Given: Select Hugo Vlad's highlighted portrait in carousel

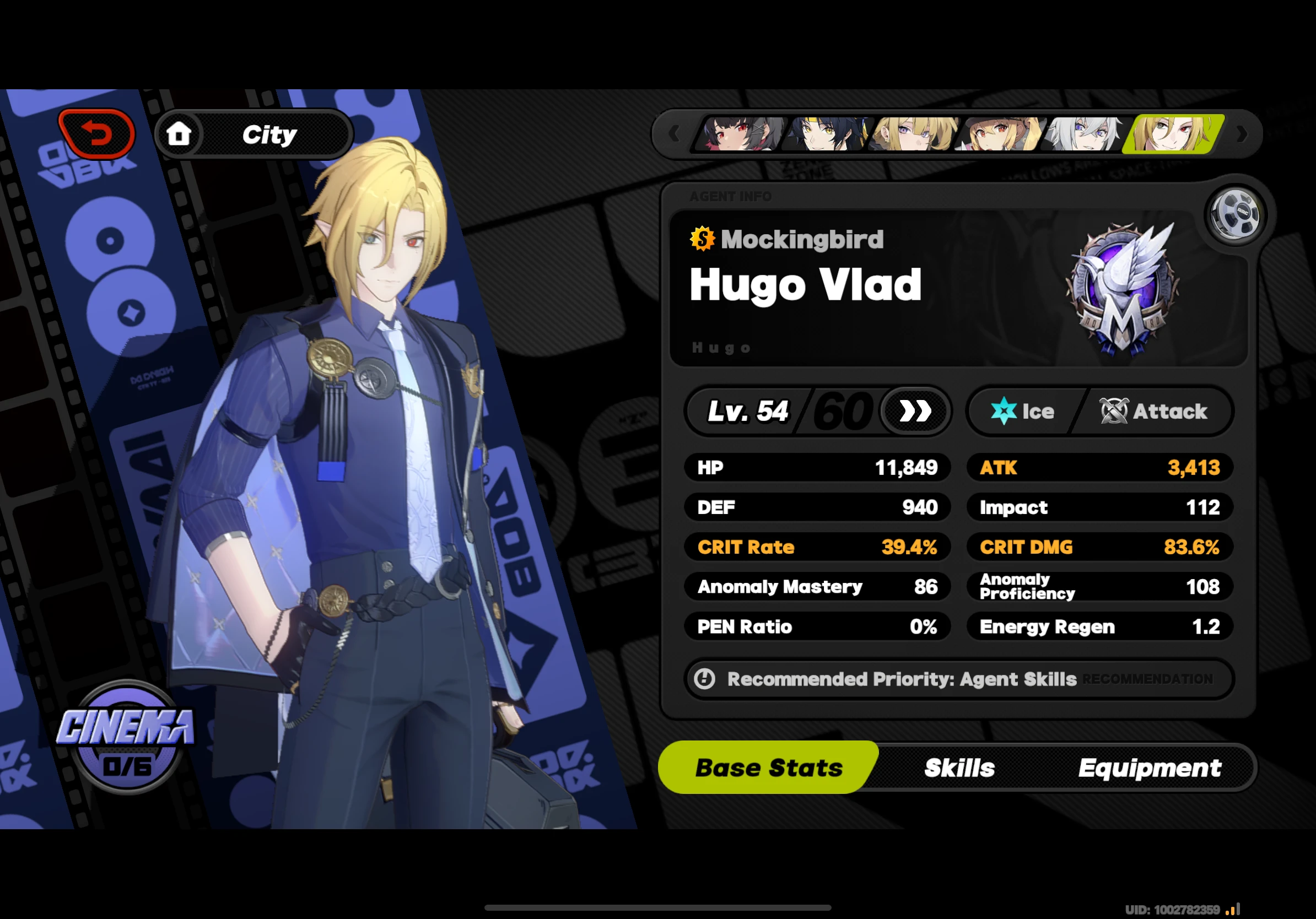Looking at the screenshot, I should pos(1171,133).
